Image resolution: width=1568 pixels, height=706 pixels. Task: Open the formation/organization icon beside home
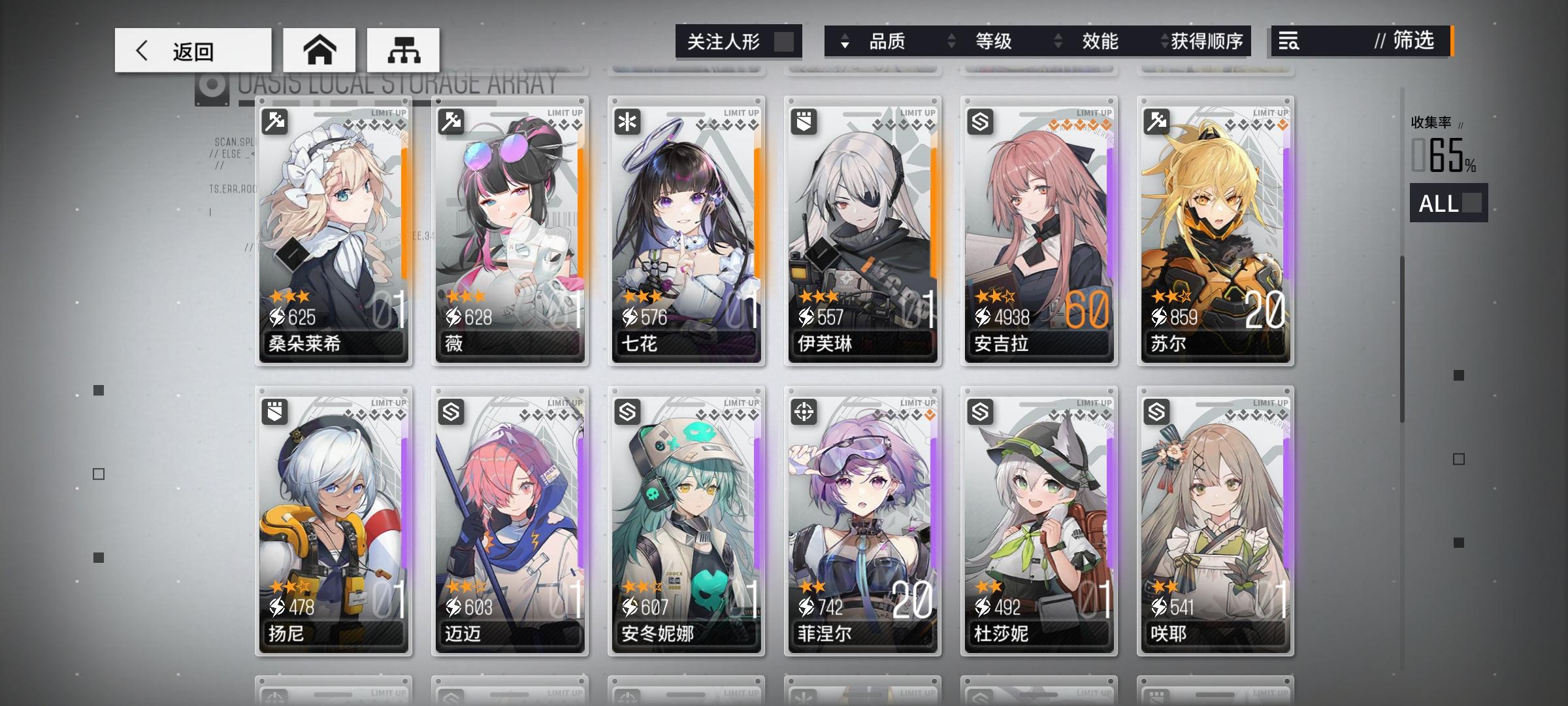[x=401, y=49]
